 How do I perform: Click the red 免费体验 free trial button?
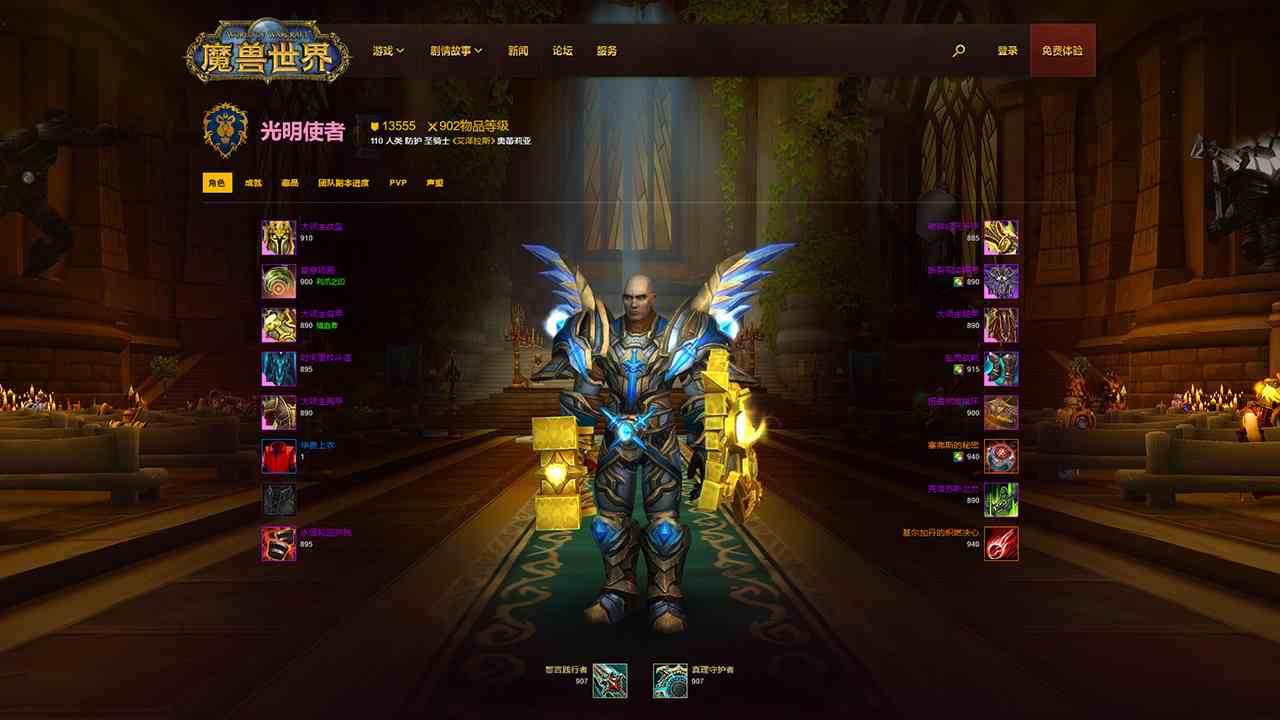point(1063,48)
